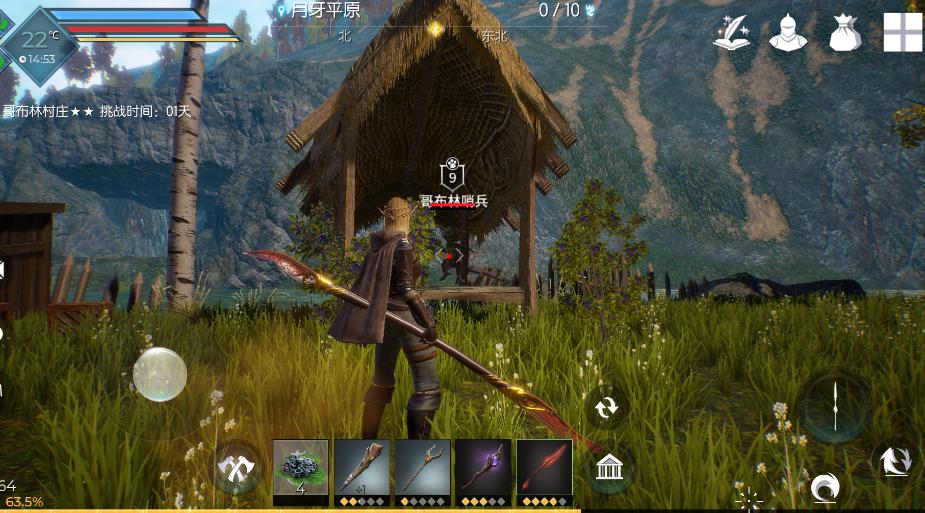Screen dimensions: 925x513
Task: Tap the circular arrows swap button
Action: pyautogui.click(x=606, y=407)
